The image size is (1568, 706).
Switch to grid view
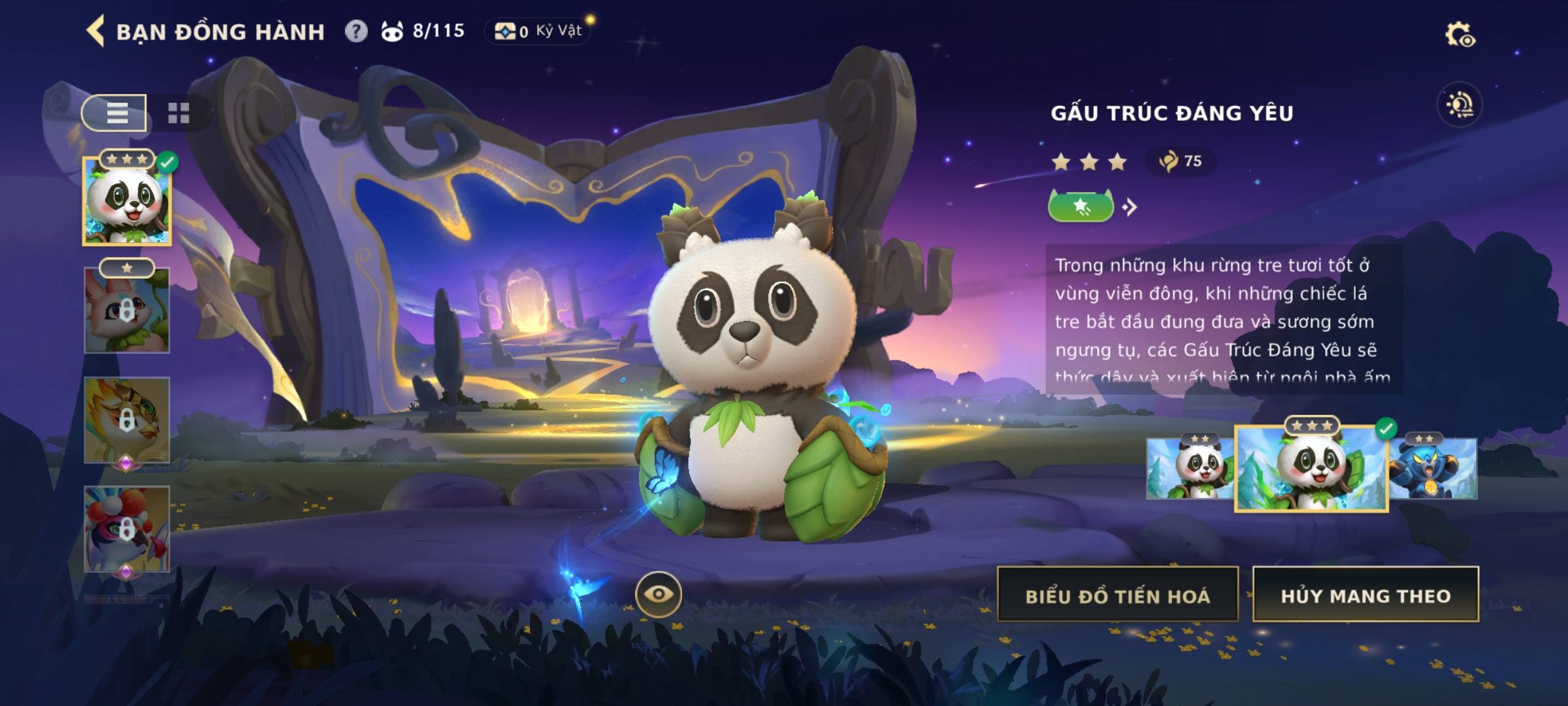[x=178, y=113]
